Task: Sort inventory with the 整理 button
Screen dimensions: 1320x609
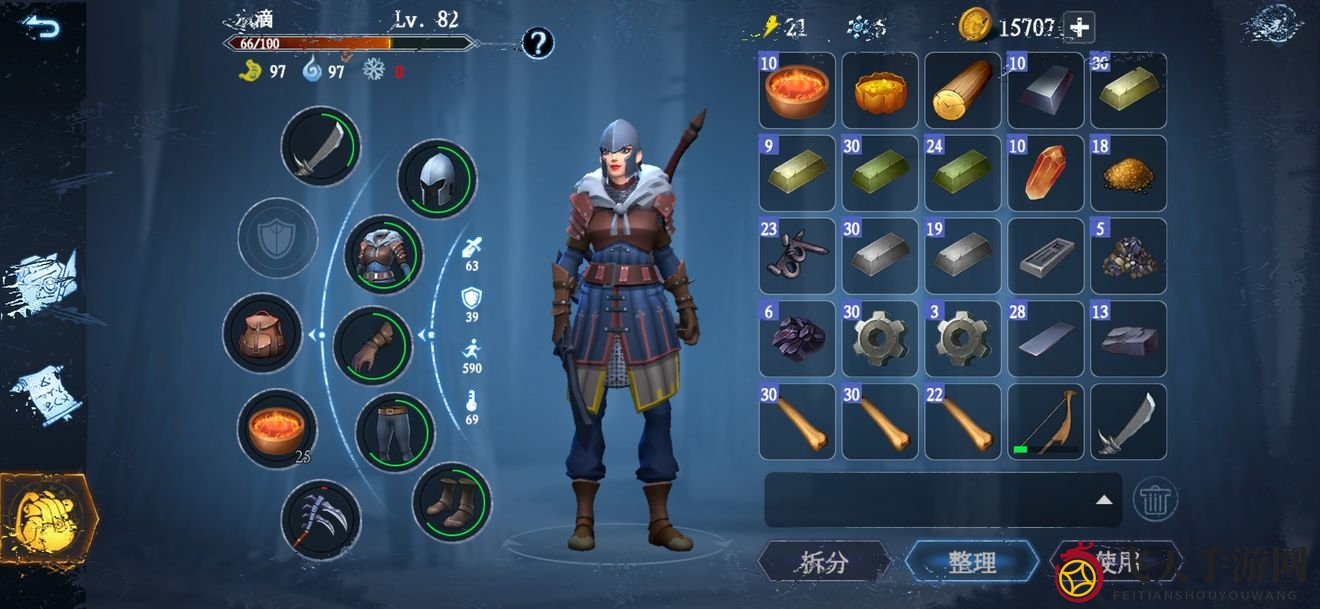Action: click(x=972, y=563)
